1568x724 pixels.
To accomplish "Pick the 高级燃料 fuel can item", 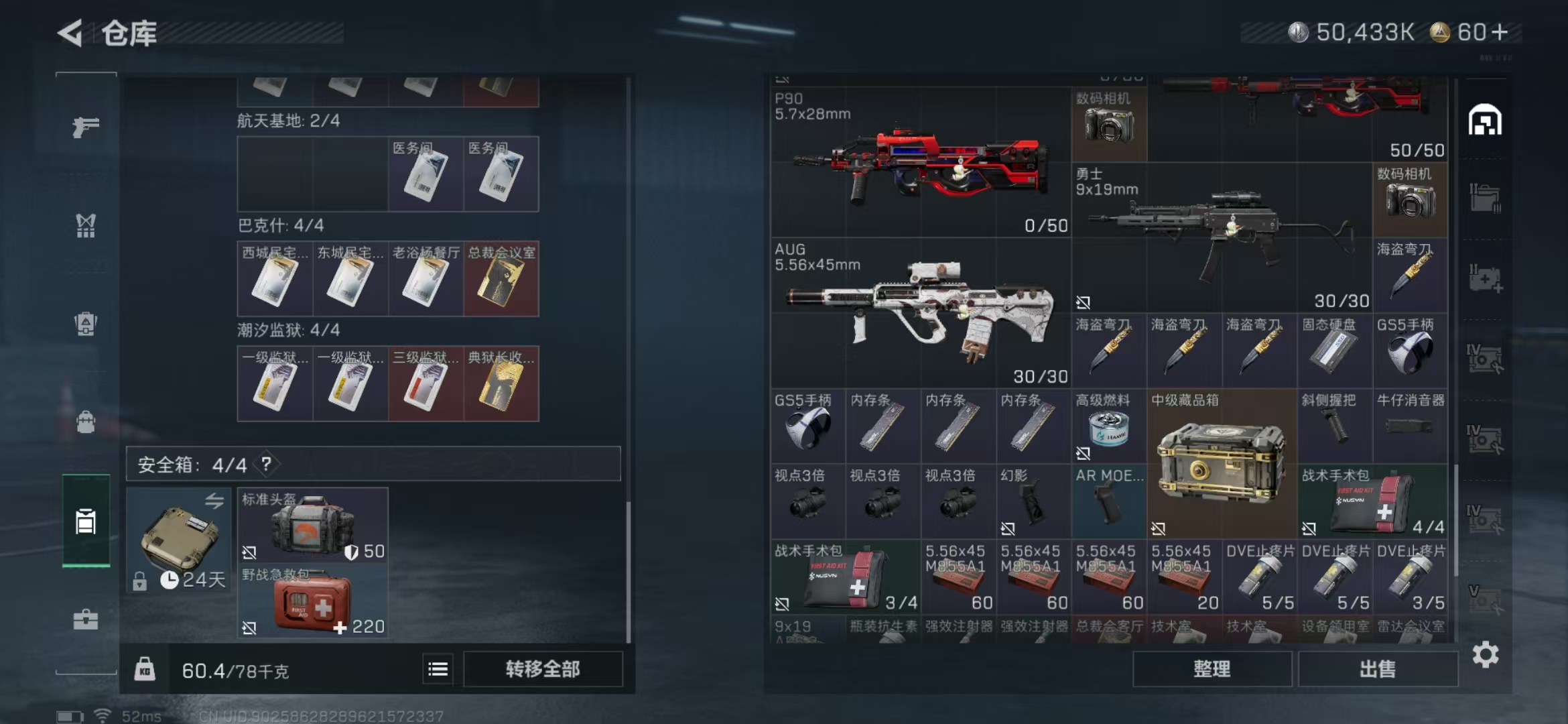I will point(1108,427).
